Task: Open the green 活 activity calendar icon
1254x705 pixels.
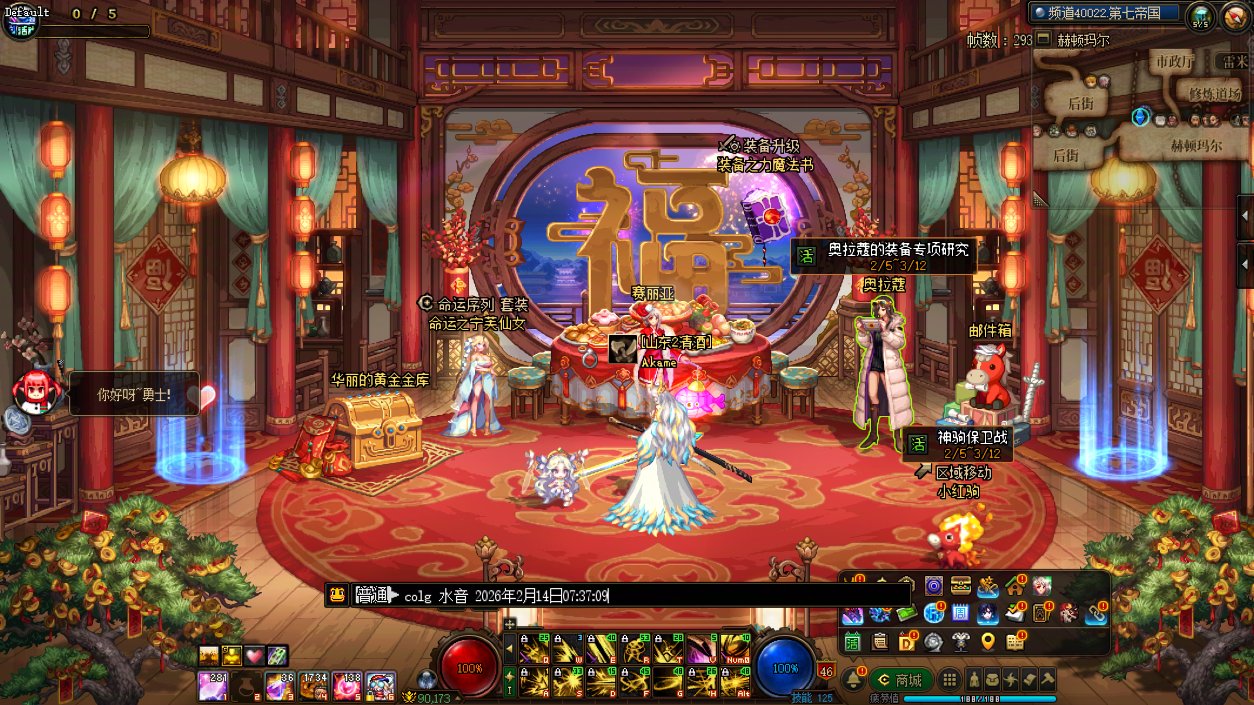Action: [x=852, y=642]
